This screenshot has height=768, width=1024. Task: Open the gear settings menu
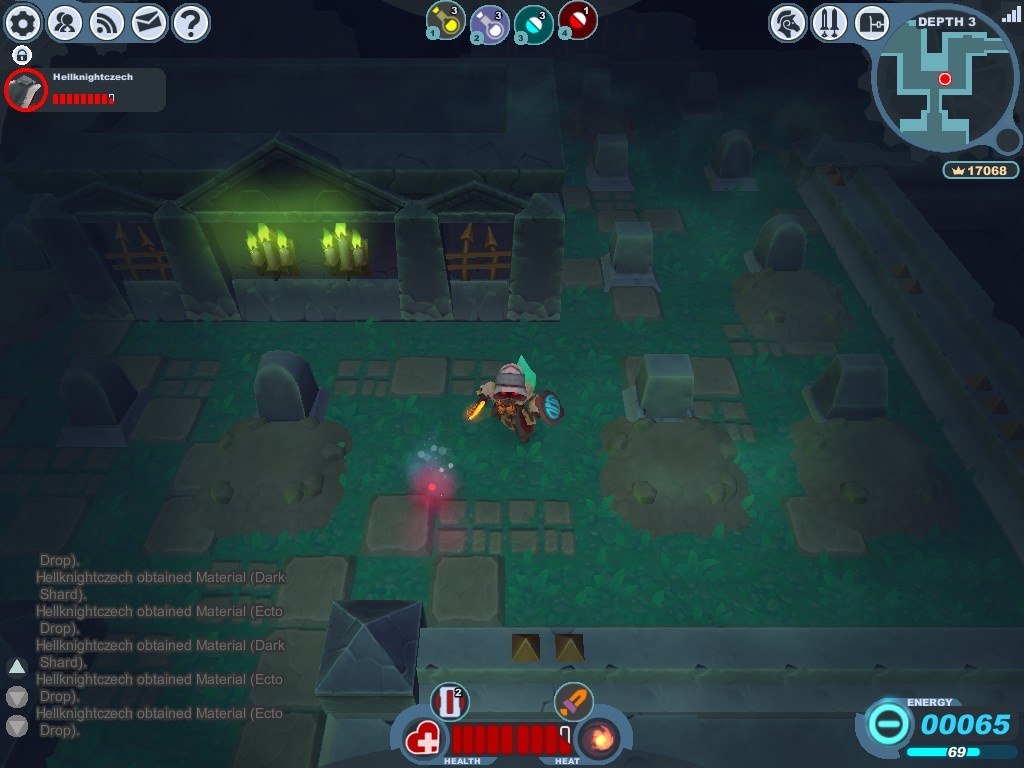pyautogui.click(x=23, y=22)
